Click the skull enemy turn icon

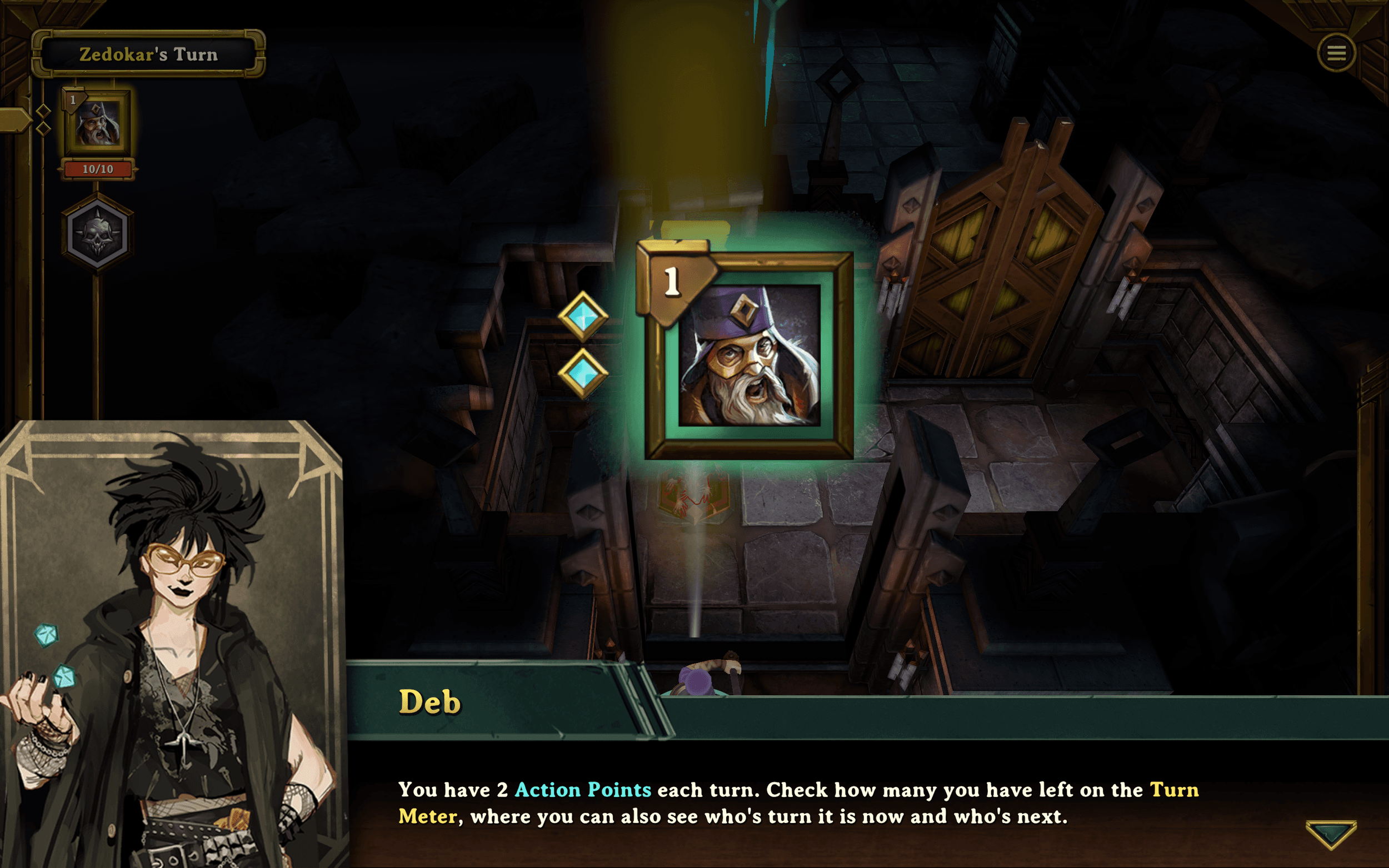pos(98,233)
